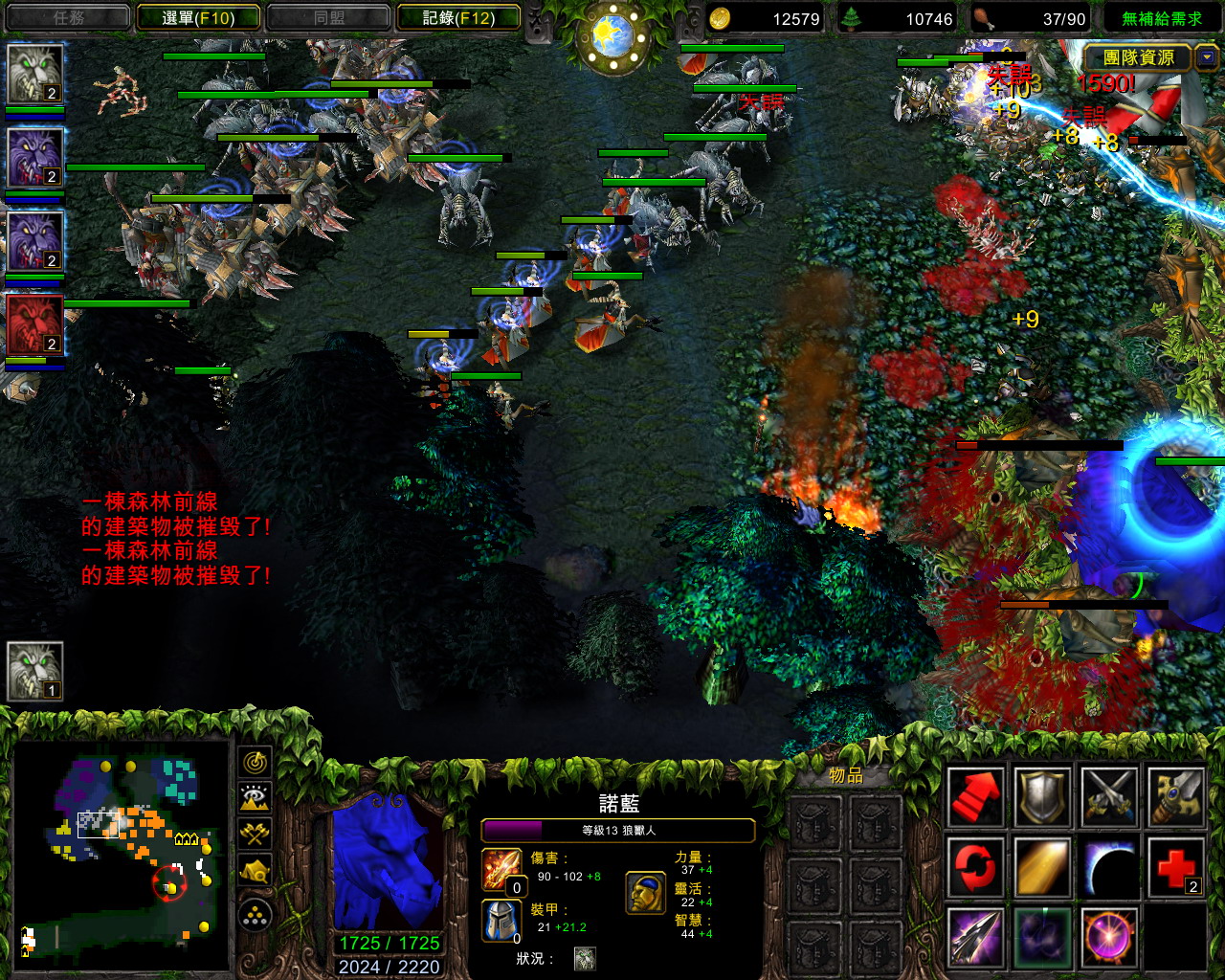
Task: Click the idle worker wolf icon
Action: tap(35, 670)
